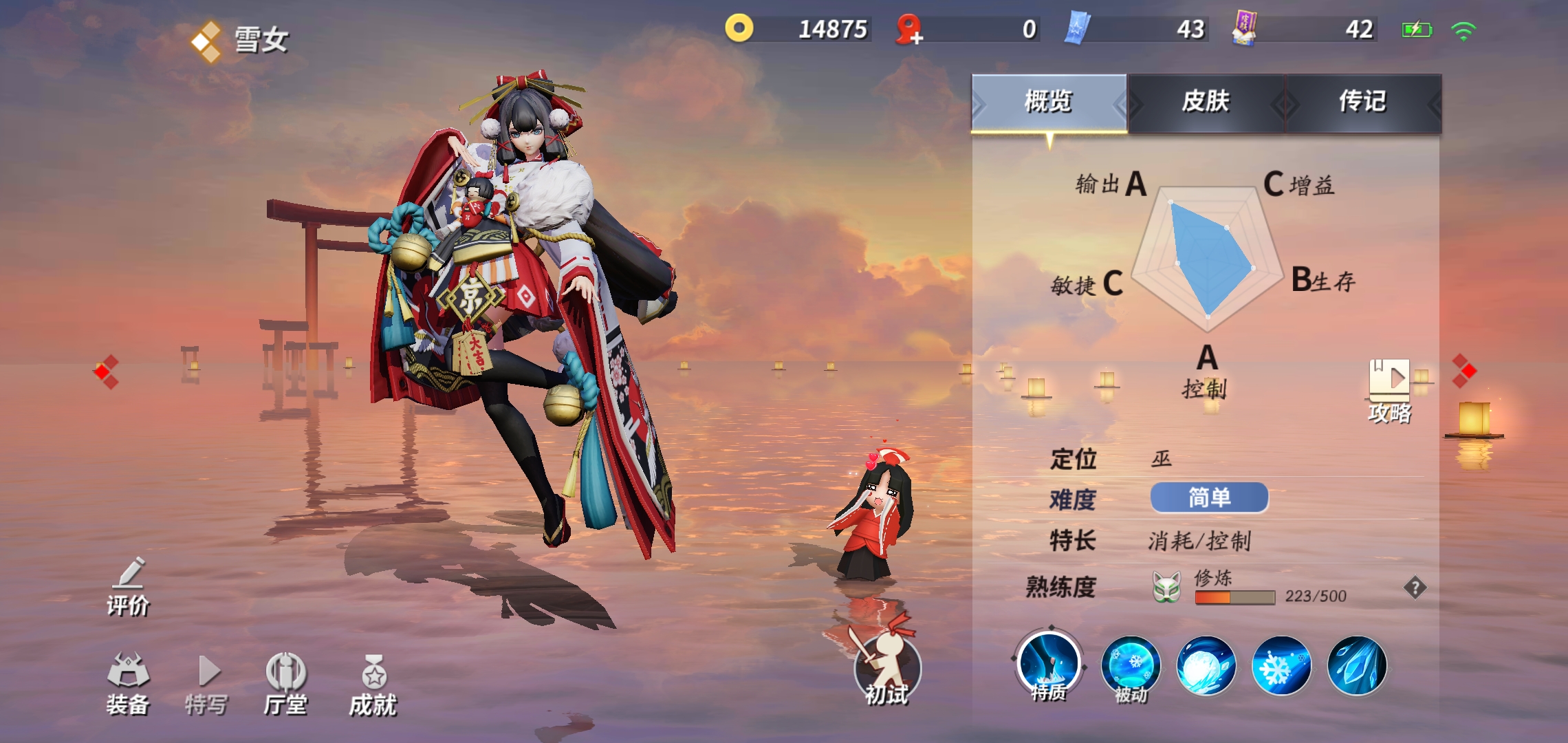Open the 传记 tab
Image resolution: width=1568 pixels, height=743 pixels.
(1362, 103)
